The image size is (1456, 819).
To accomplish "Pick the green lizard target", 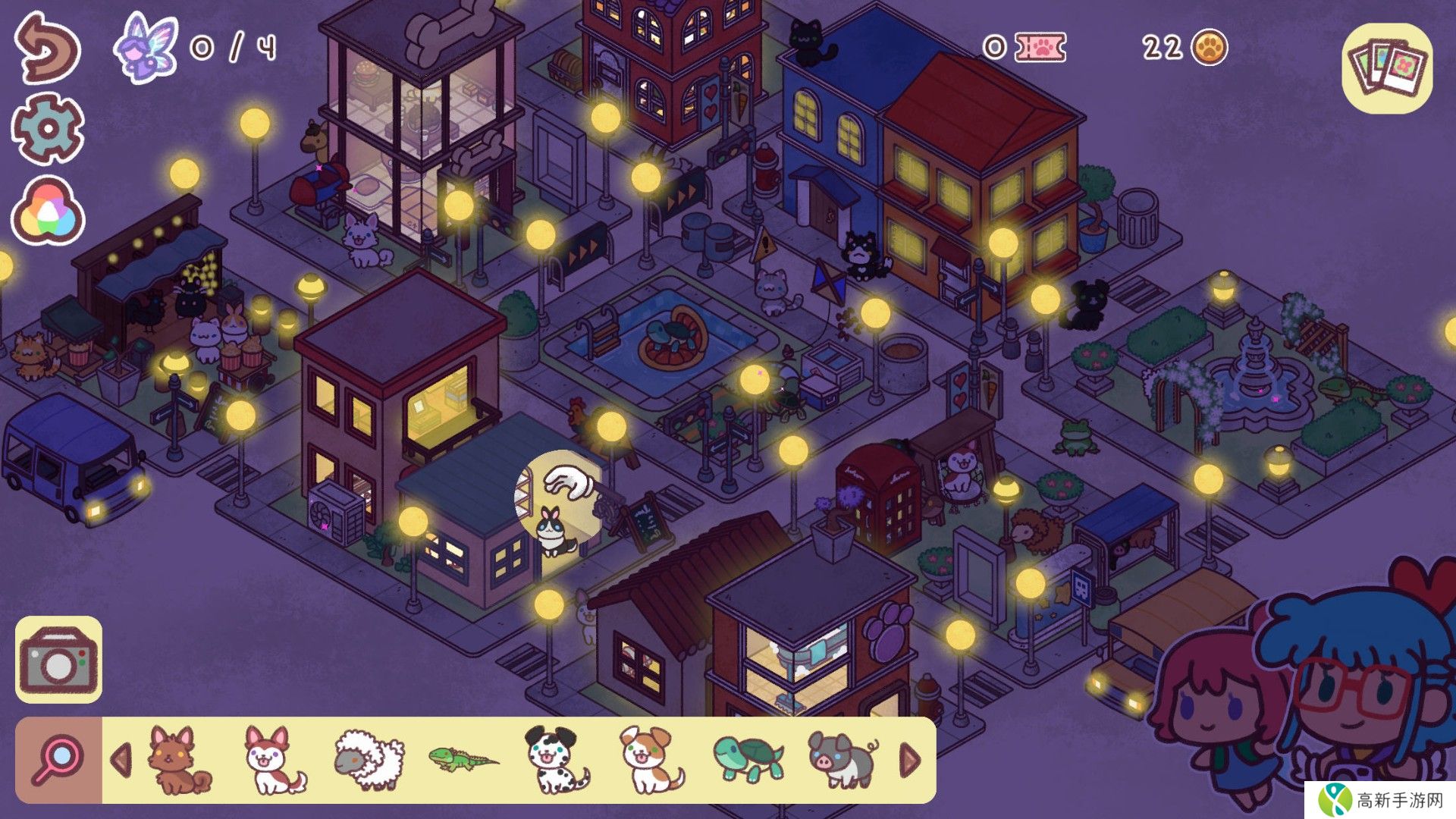I will tap(463, 758).
